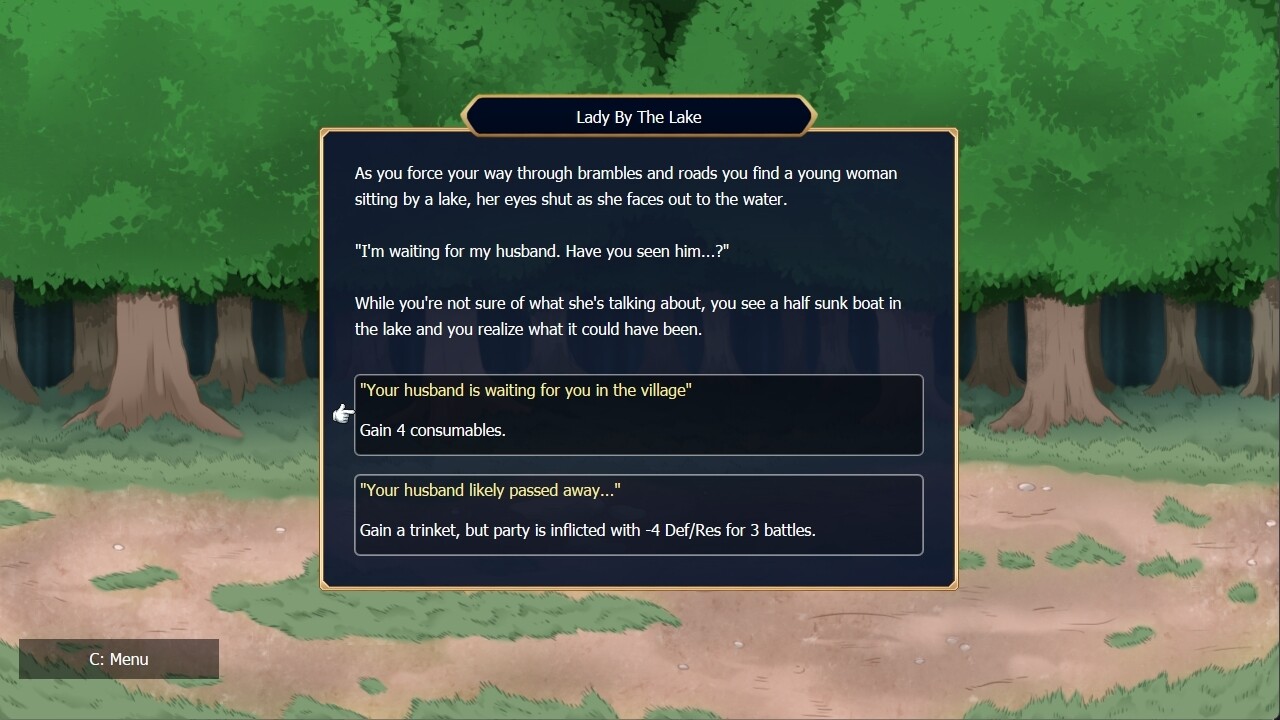
Task: Click the Lady By The Lake title banner
Action: [638, 116]
